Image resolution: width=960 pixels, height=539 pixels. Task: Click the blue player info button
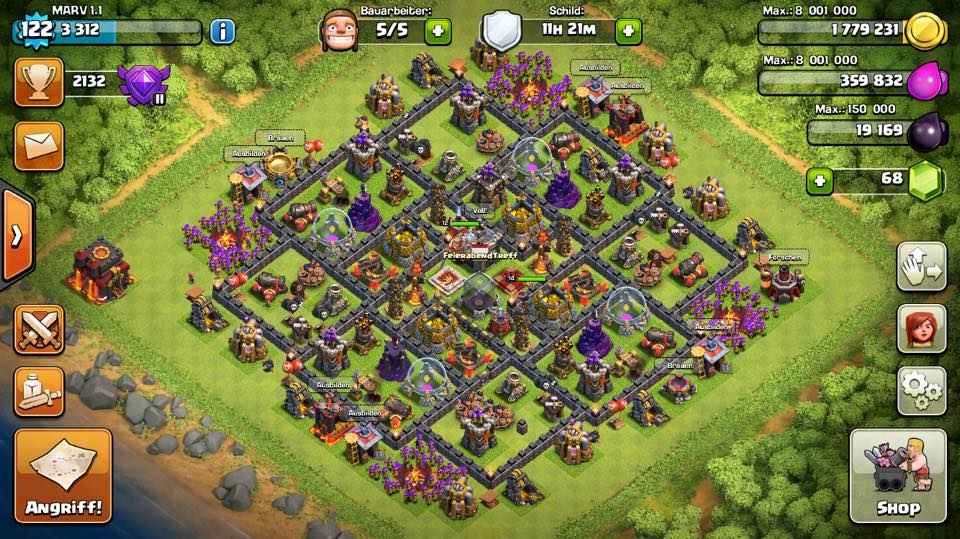[222, 31]
